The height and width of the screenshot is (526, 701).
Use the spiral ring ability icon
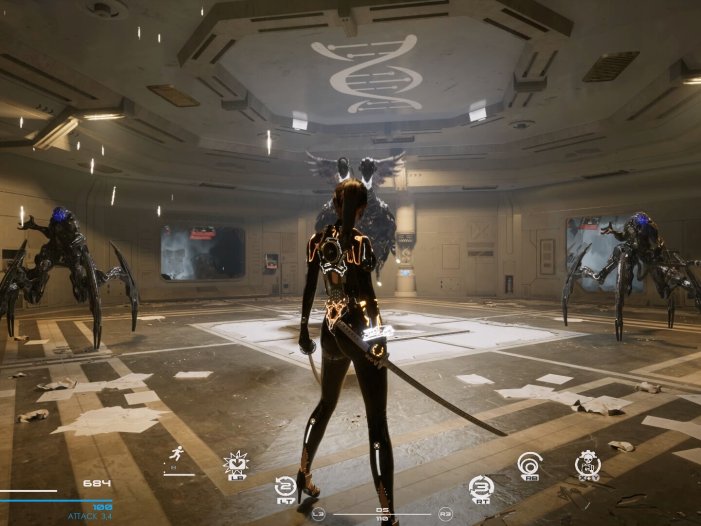[x=529, y=464]
